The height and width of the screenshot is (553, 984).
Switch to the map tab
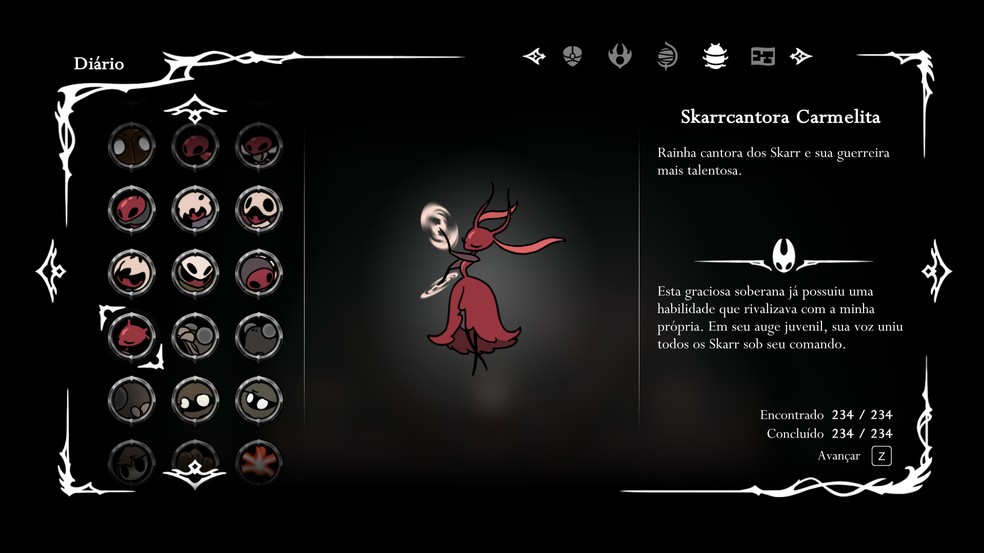click(x=763, y=56)
